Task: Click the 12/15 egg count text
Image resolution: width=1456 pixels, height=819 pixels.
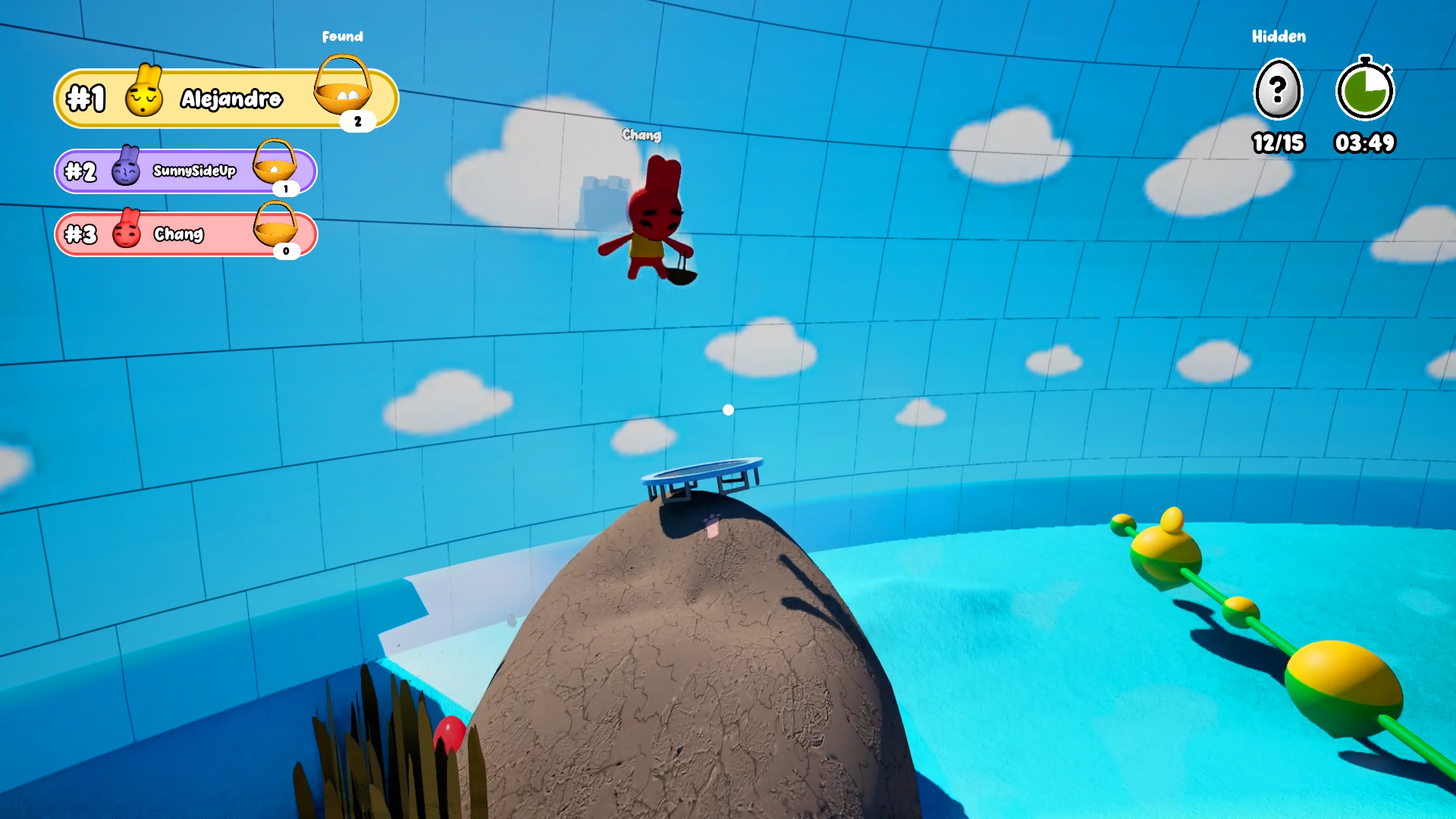Action: coord(1278,143)
